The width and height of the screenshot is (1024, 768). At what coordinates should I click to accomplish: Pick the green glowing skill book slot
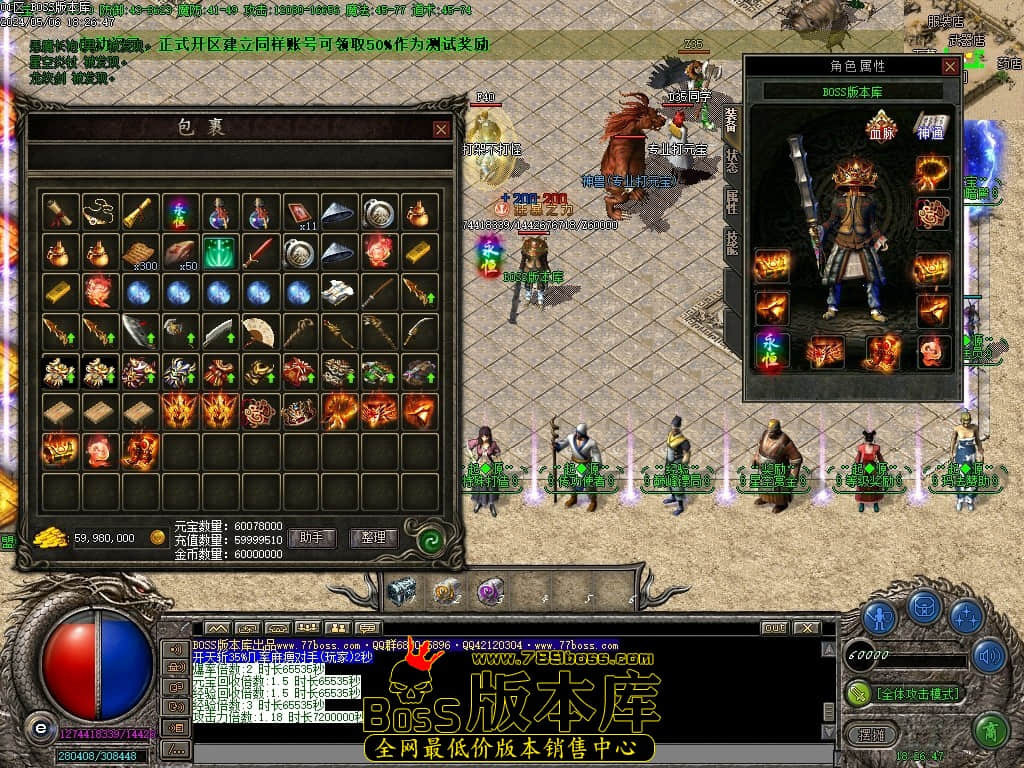[x=219, y=251]
